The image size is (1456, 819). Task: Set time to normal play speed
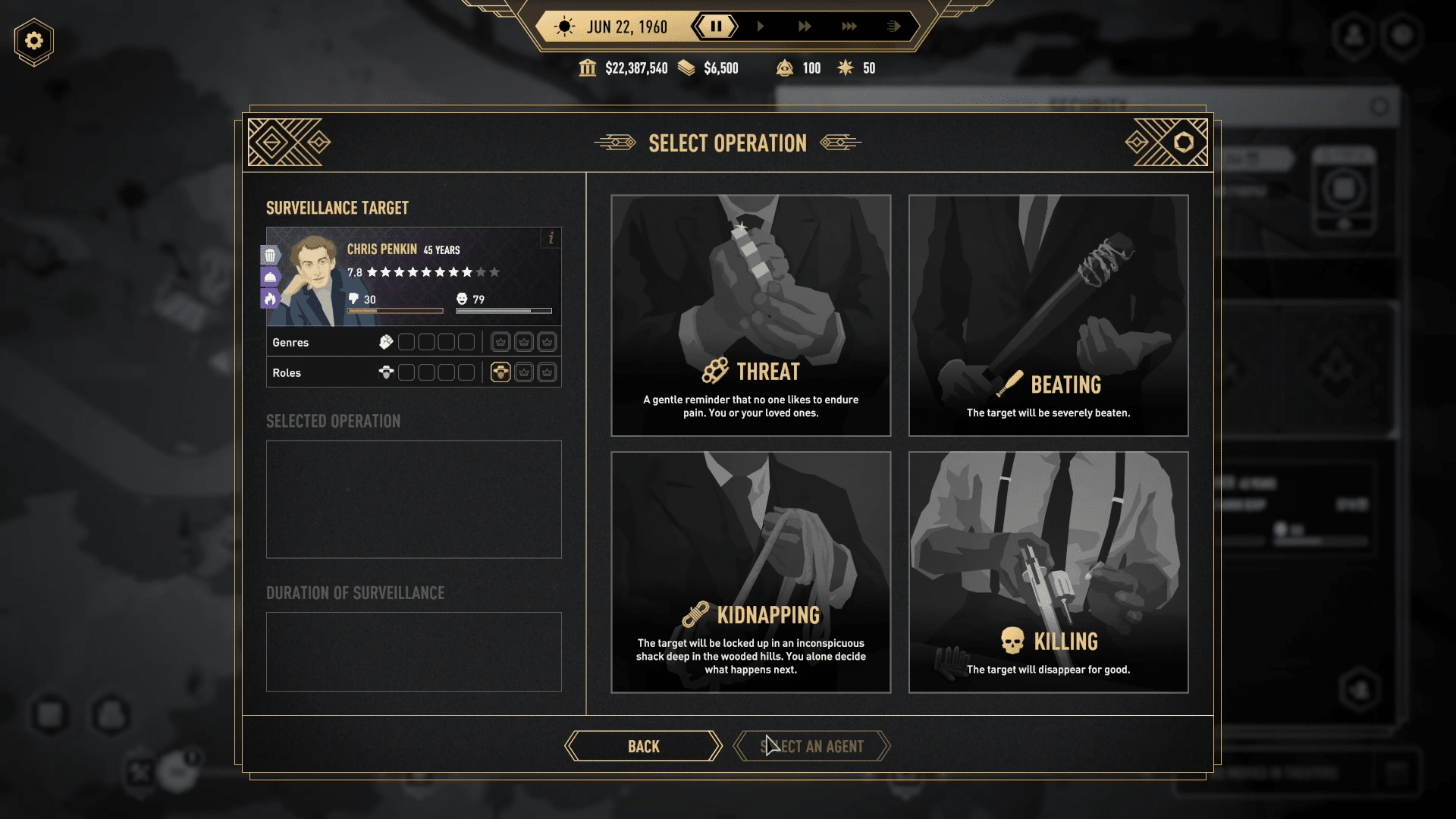(x=760, y=27)
